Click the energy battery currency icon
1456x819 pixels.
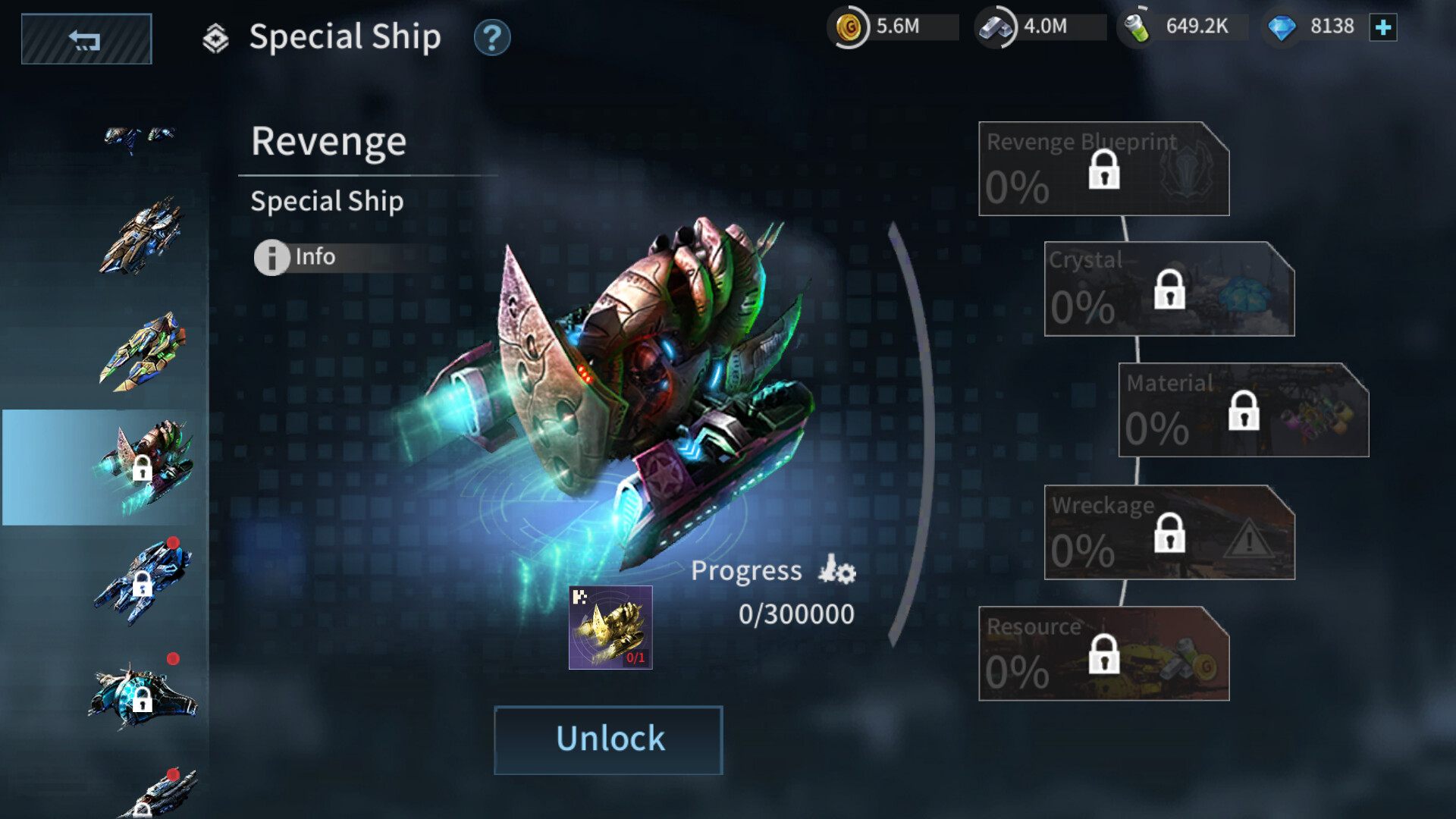pyautogui.click(x=1135, y=26)
